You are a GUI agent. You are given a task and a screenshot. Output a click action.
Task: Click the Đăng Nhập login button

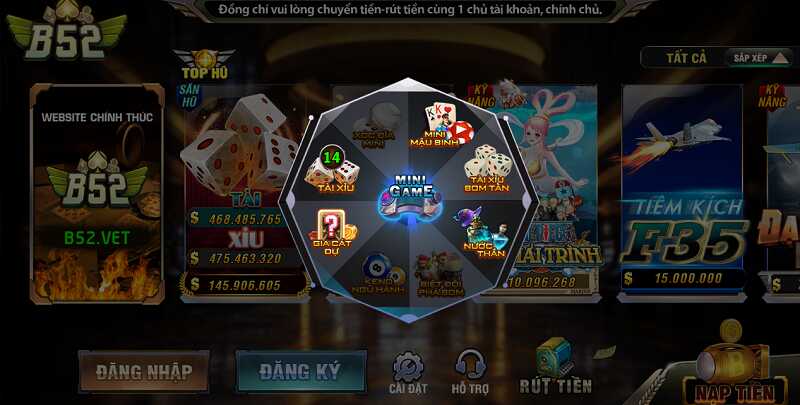tap(144, 372)
